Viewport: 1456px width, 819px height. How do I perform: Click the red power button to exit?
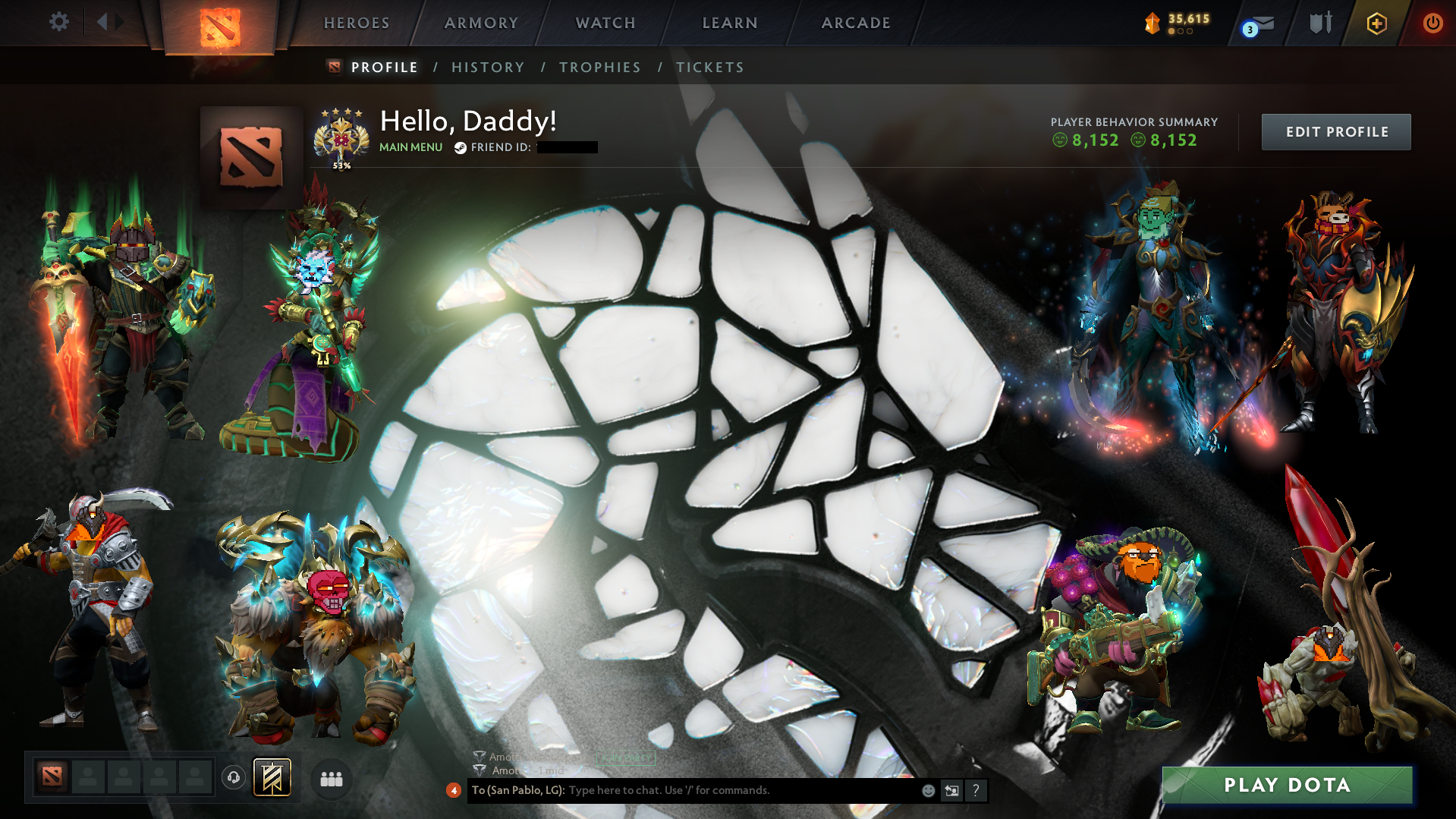[1432, 23]
